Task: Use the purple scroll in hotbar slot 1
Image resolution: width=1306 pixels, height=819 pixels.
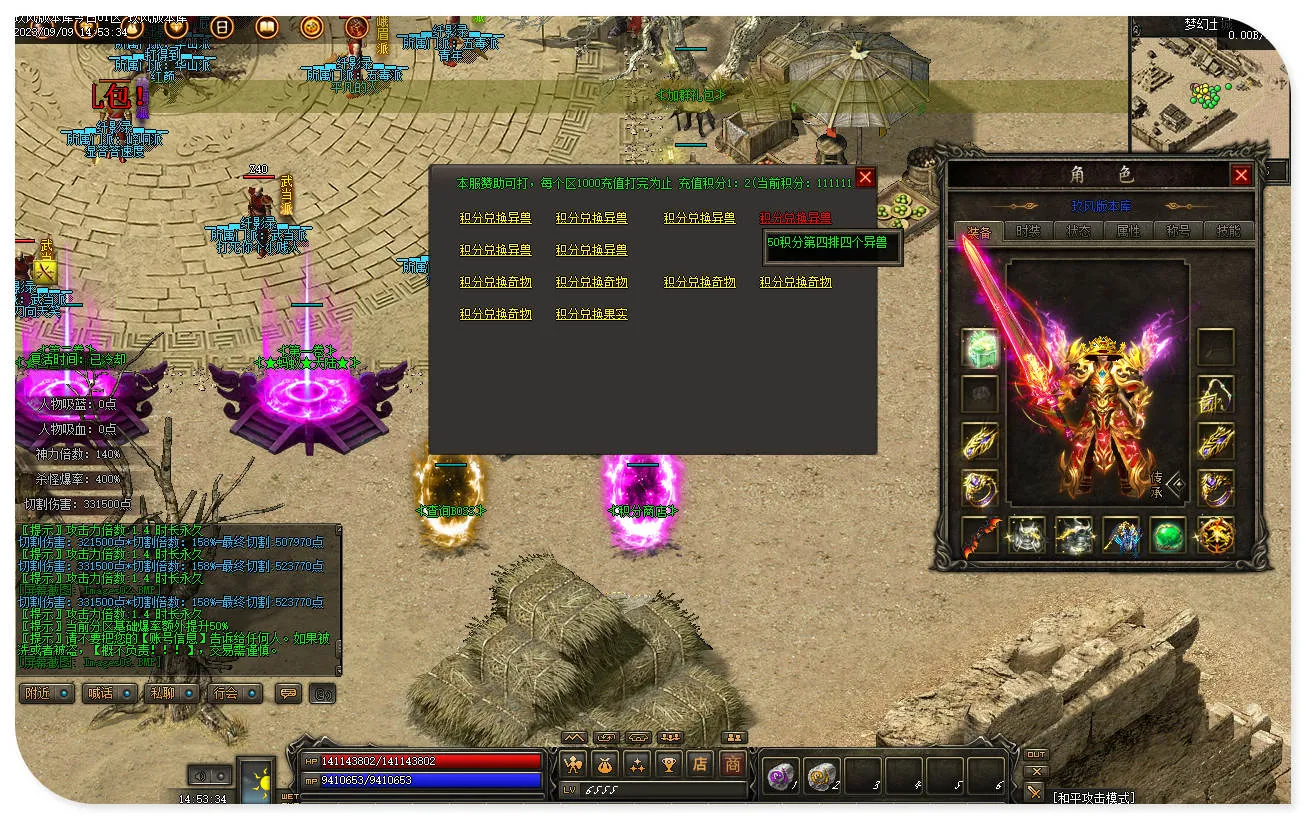Action: pyautogui.click(x=780, y=775)
